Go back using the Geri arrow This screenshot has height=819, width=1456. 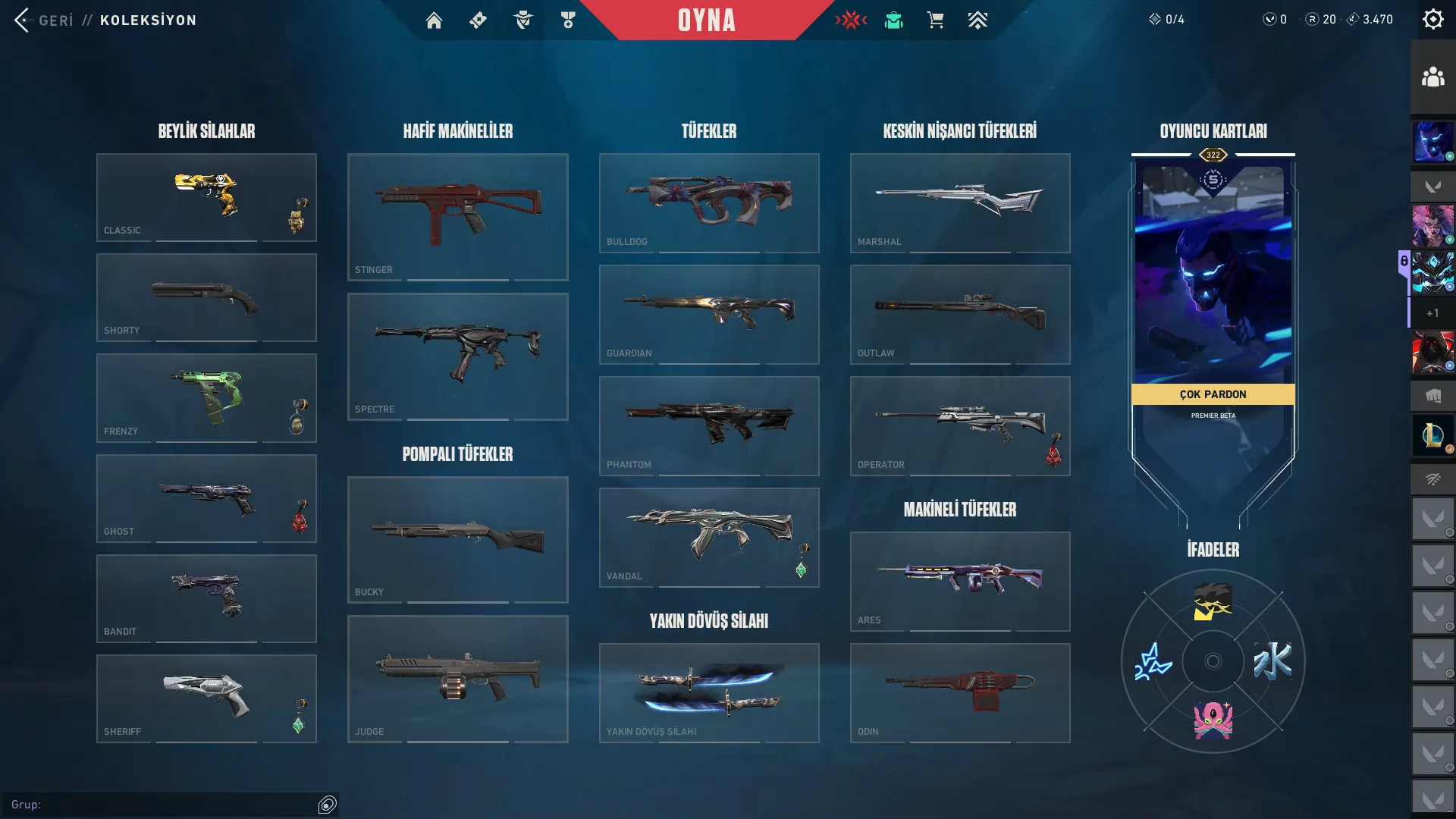(x=23, y=20)
